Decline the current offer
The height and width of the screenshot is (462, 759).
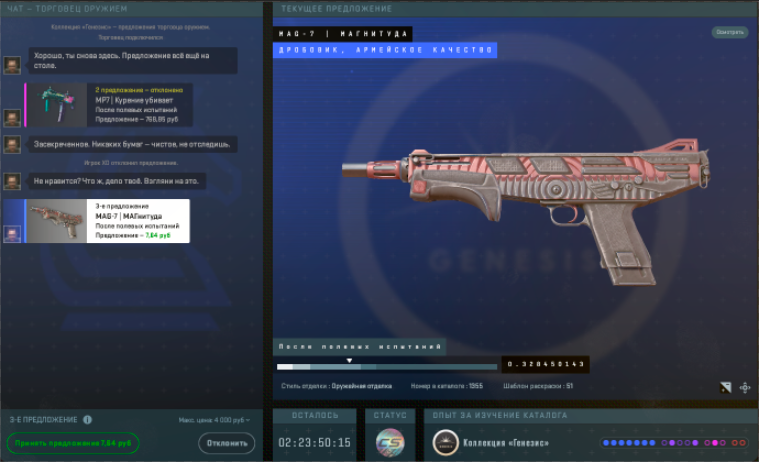[x=226, y=443]
